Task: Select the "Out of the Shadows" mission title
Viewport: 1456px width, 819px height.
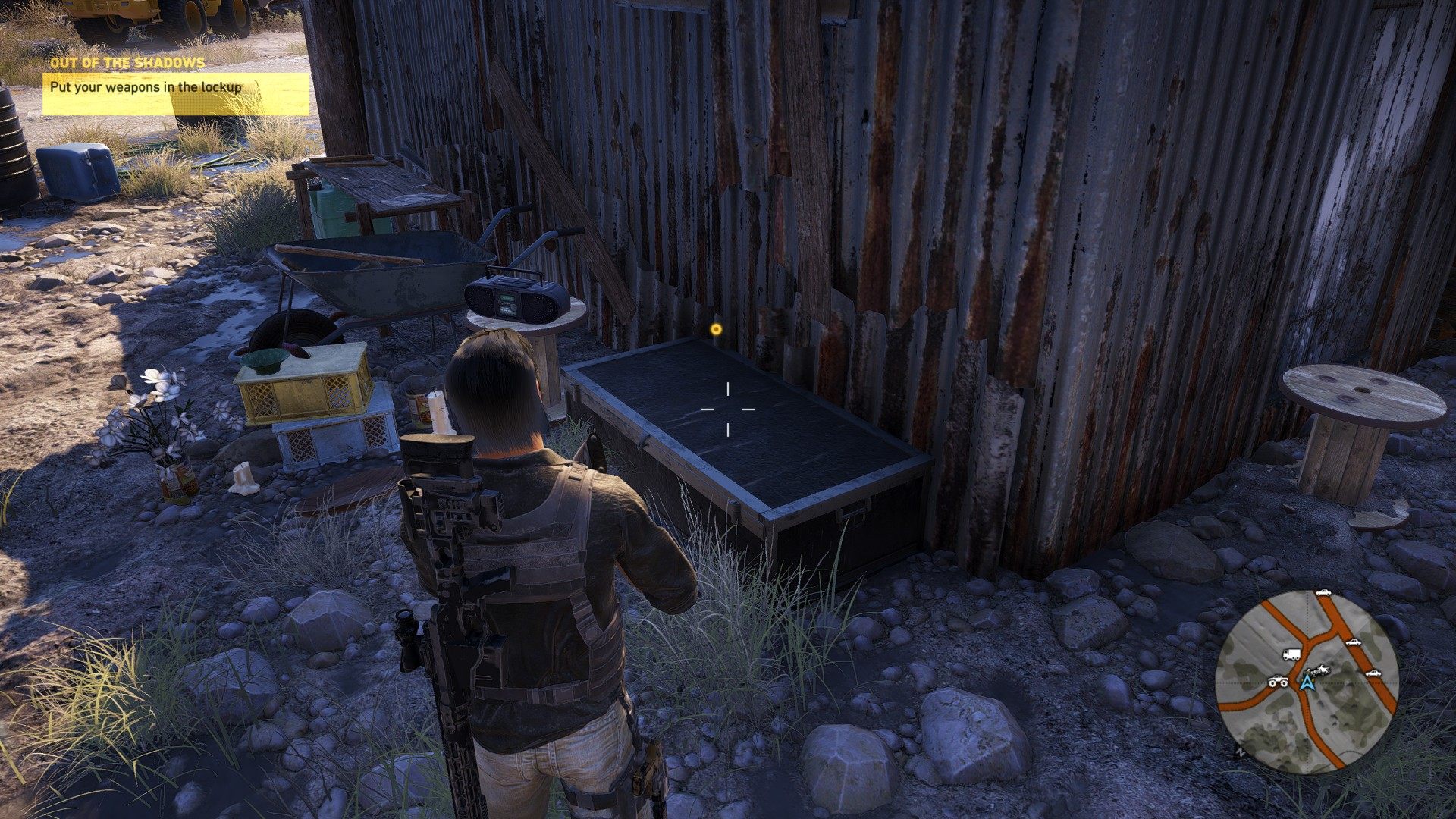Action: [x=127, y=63]
